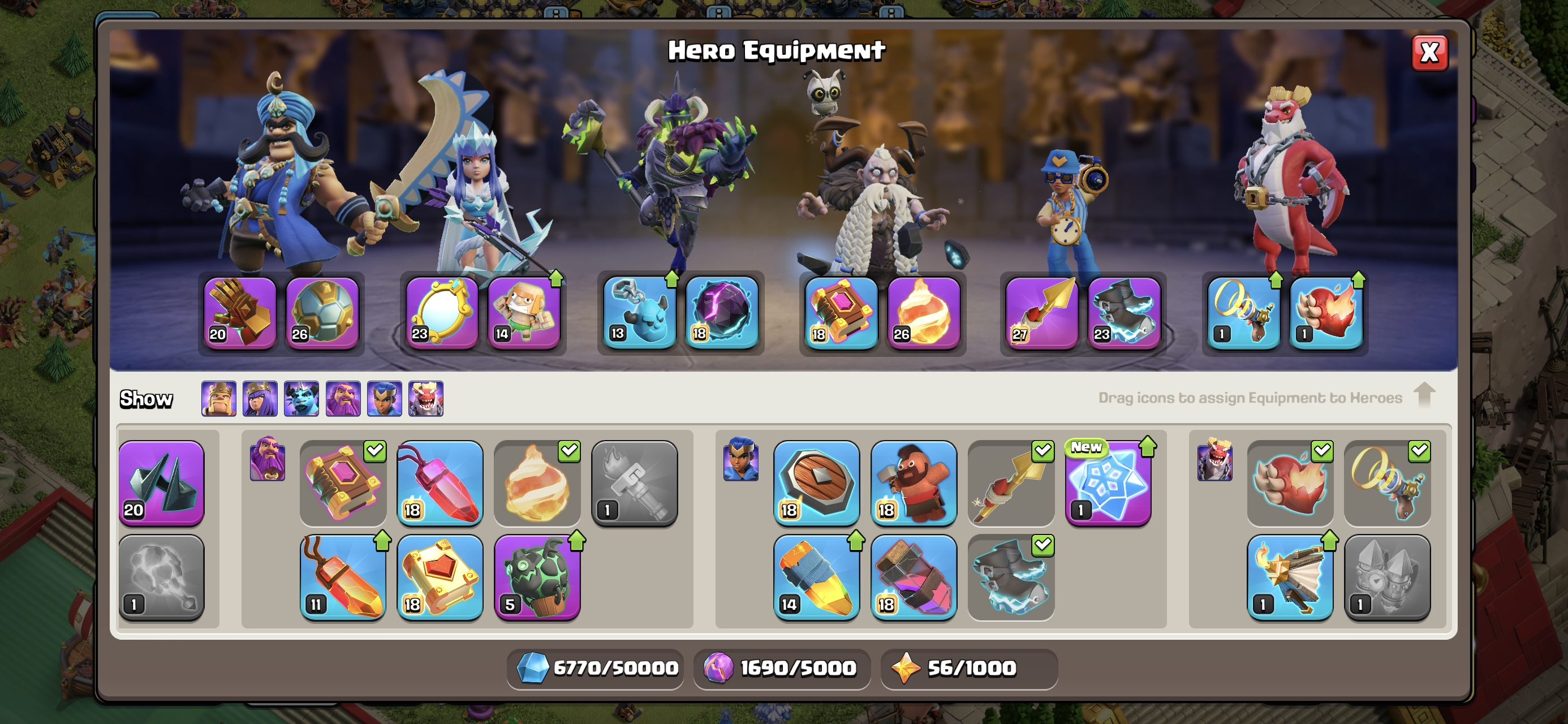Select the rocket backpack equipment, level 14
1568x724 pixels.
click(x=816, y=578)
